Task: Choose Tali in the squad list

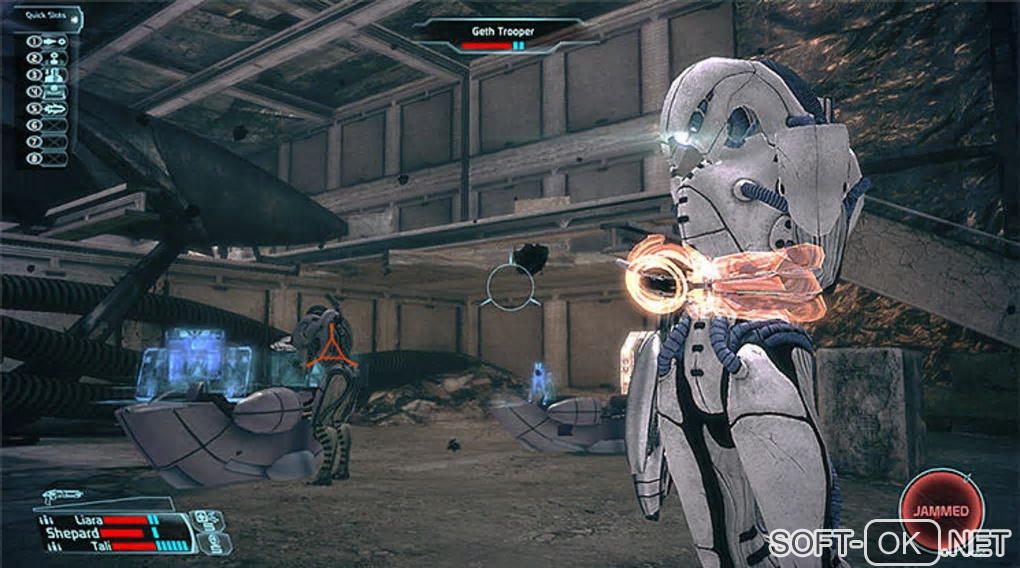Action: pos(100,546)
